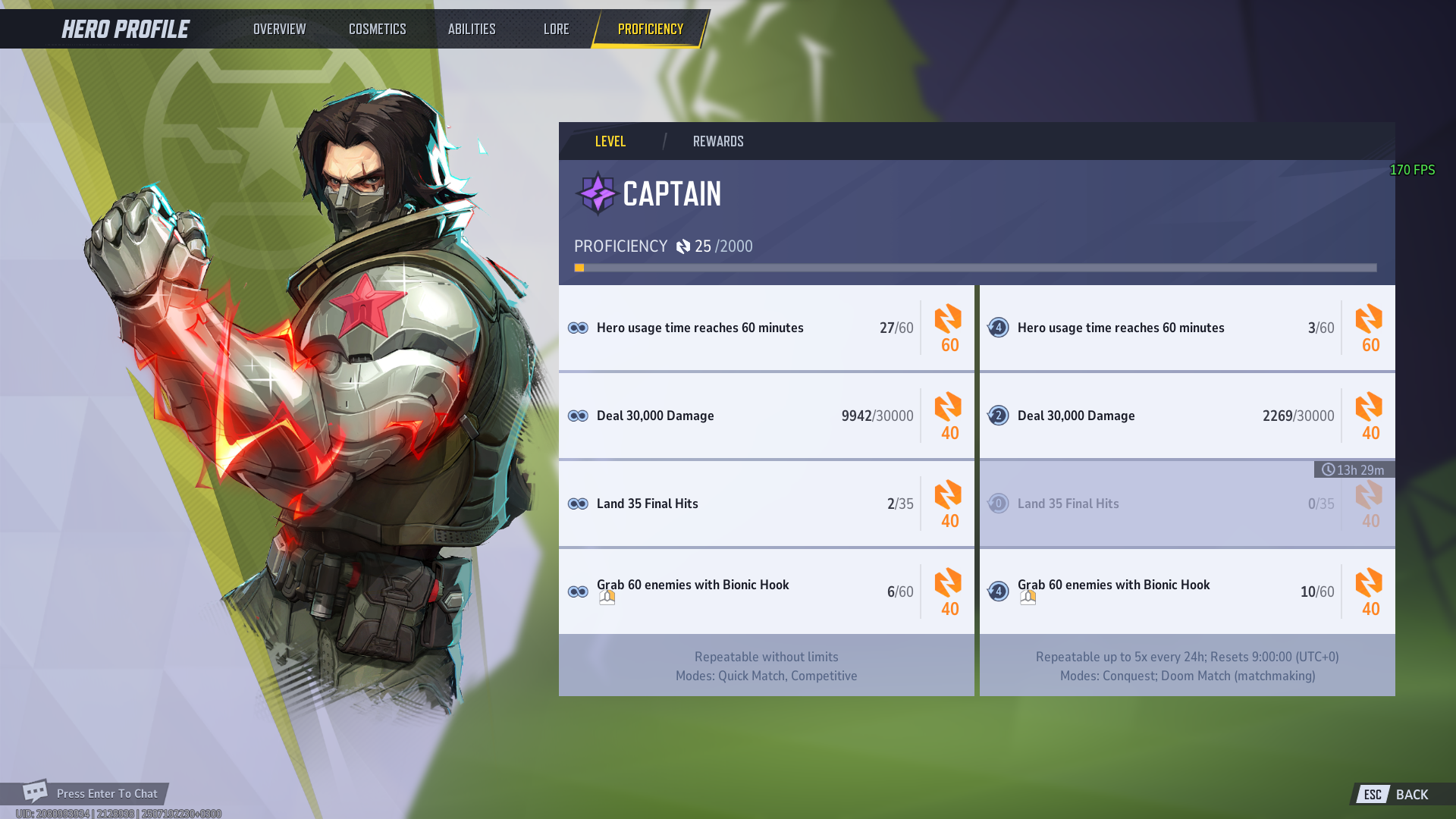
Task: Open the chat box
Action: click(91, 793)
